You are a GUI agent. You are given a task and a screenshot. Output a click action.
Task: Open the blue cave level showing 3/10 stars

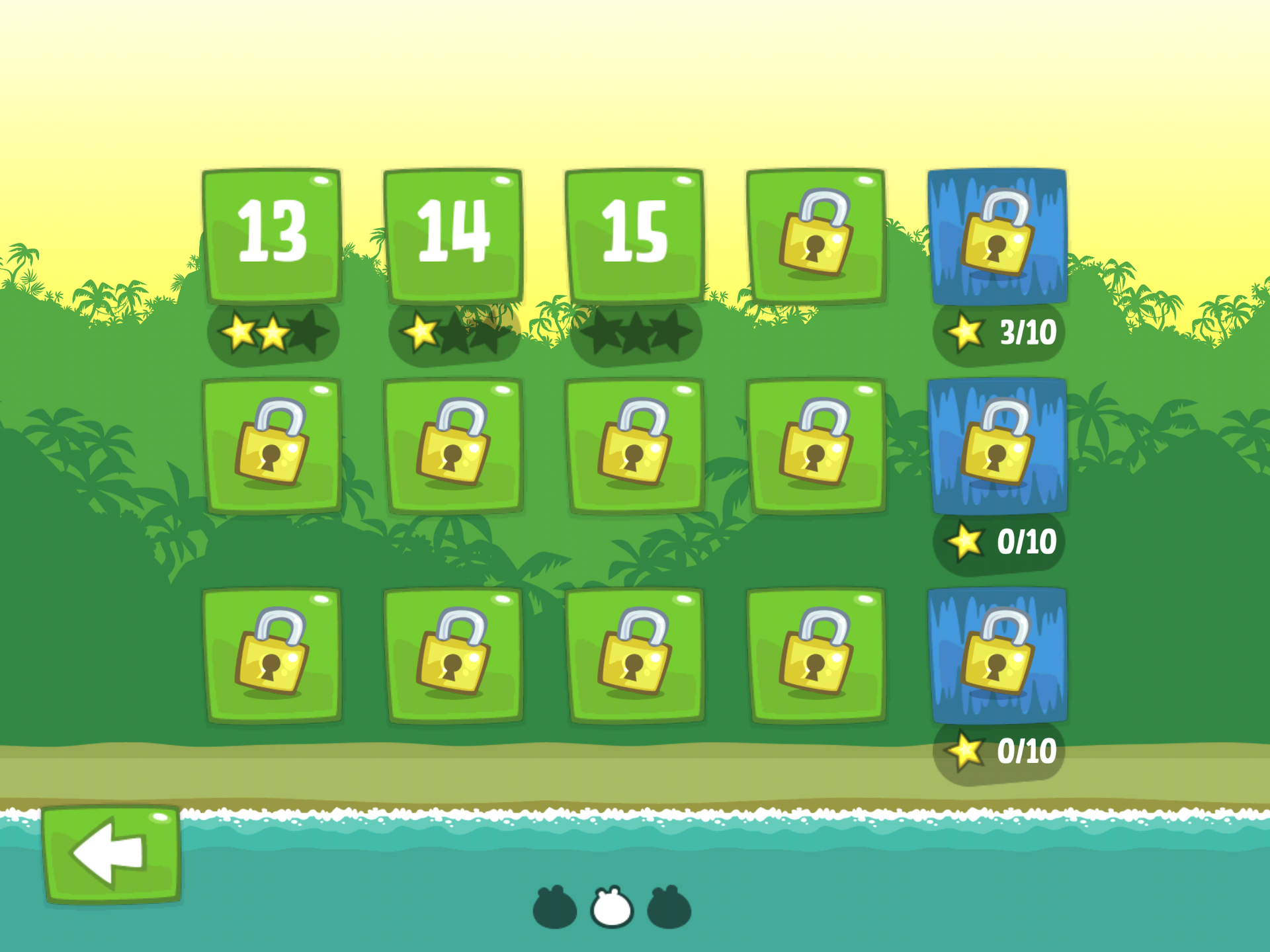point(999,238)
